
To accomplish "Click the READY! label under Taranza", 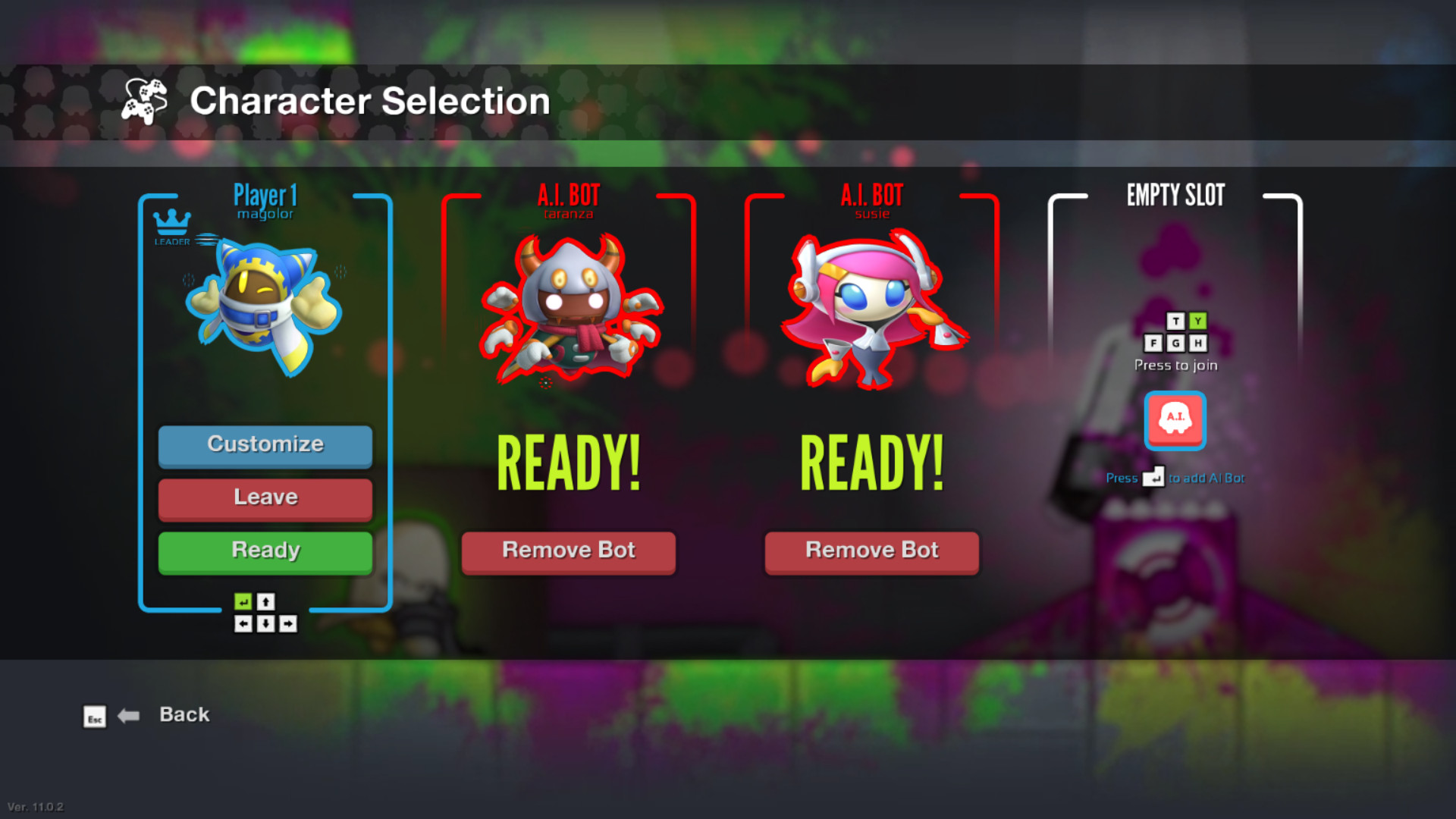I will click(568, 460).
